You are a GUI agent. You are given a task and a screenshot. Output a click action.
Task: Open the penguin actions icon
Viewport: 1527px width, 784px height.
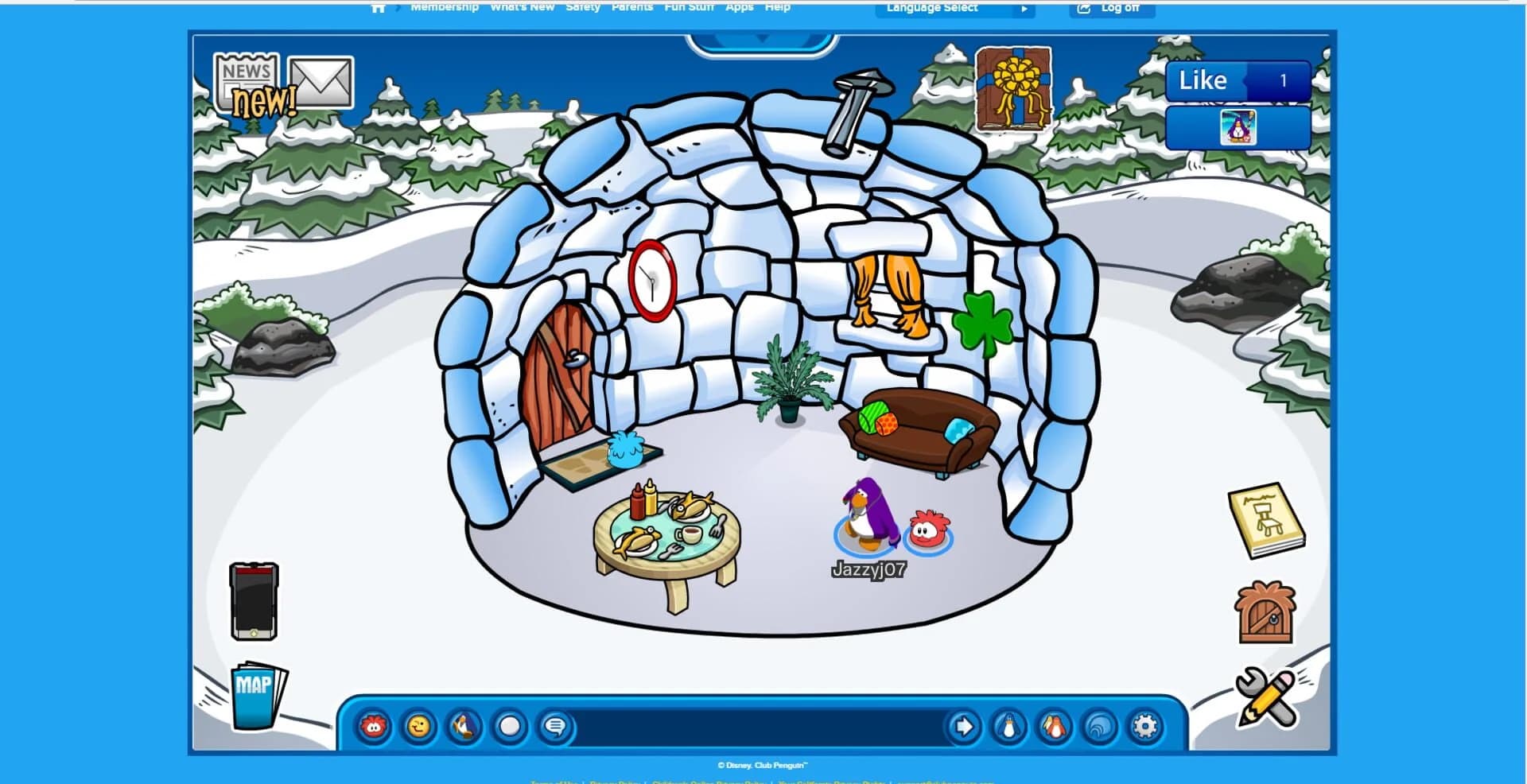463,725
